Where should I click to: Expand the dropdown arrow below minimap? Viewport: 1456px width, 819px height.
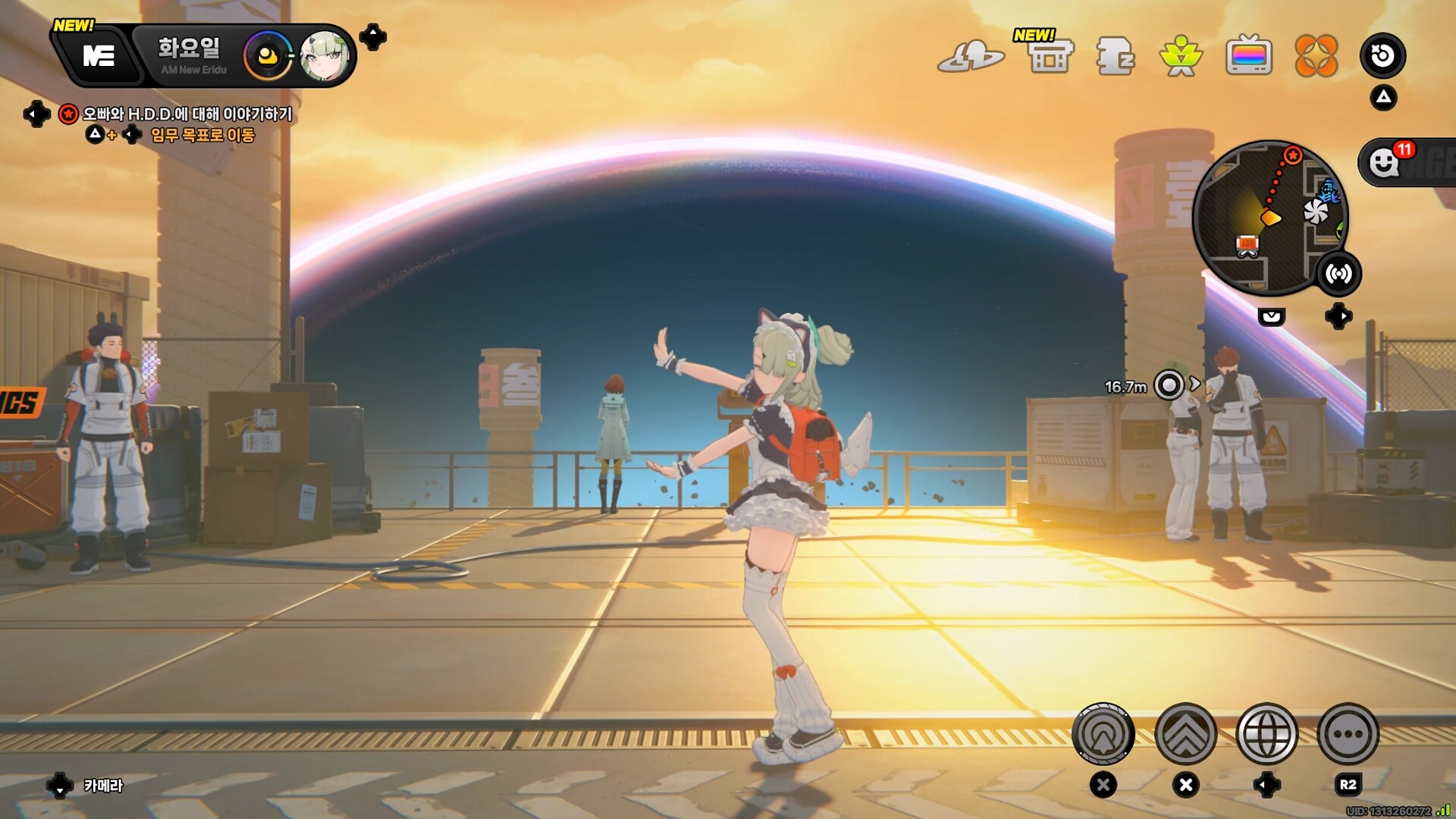pos(1272,316)
